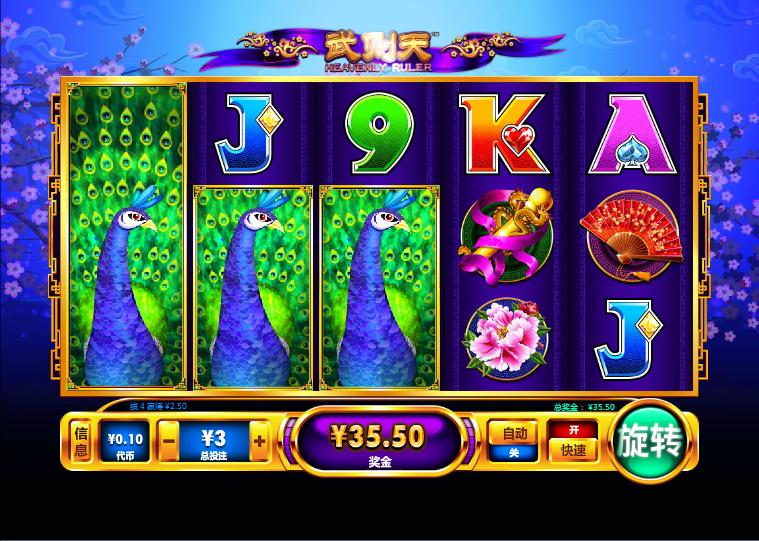Toggle 自动 auto-spin mode
This screenshot has width=759, height=541.
coord(514,440)
